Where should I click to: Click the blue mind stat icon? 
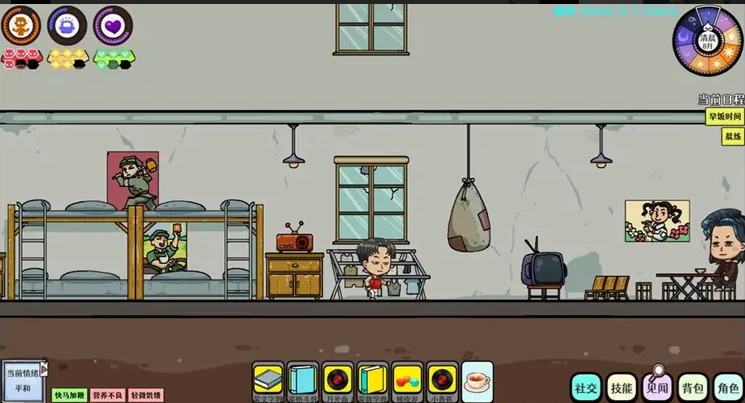coord(66,26)
